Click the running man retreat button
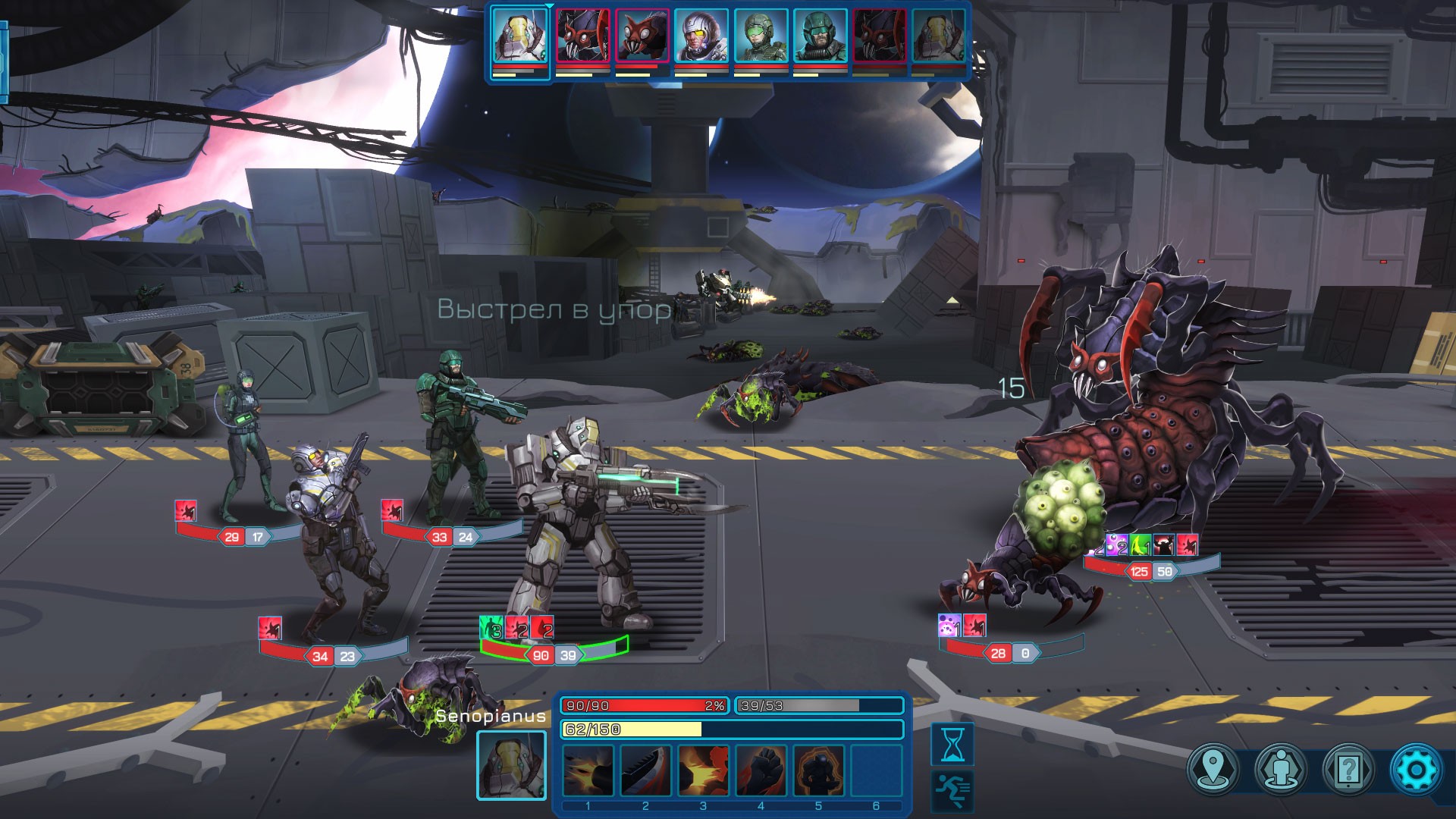Screen dimensions: 1456x819 [x=952, y=791]
